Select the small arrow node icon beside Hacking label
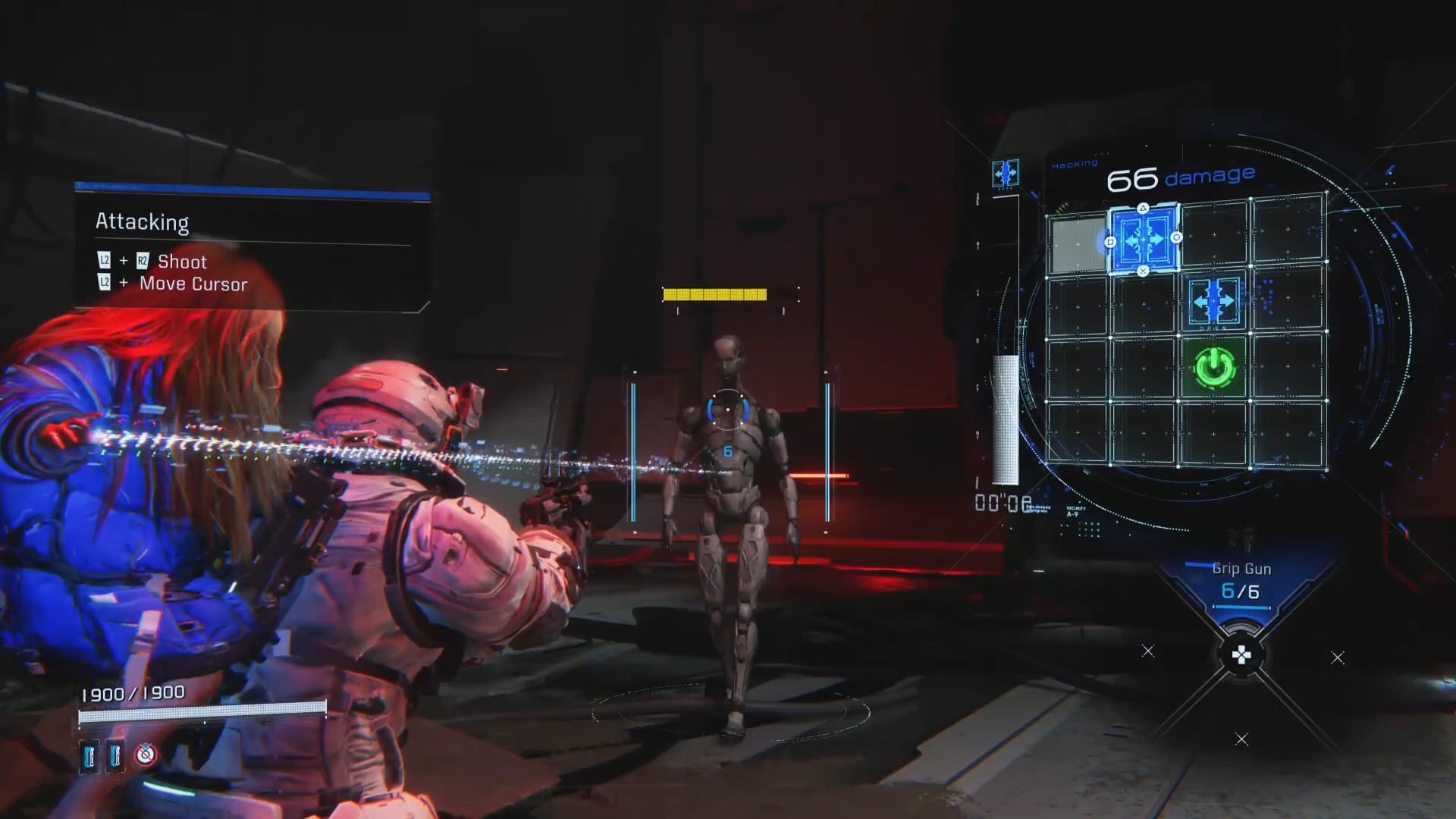Image resolution: width=1456 pixels, height=819 pixels. pos(1006,174)
